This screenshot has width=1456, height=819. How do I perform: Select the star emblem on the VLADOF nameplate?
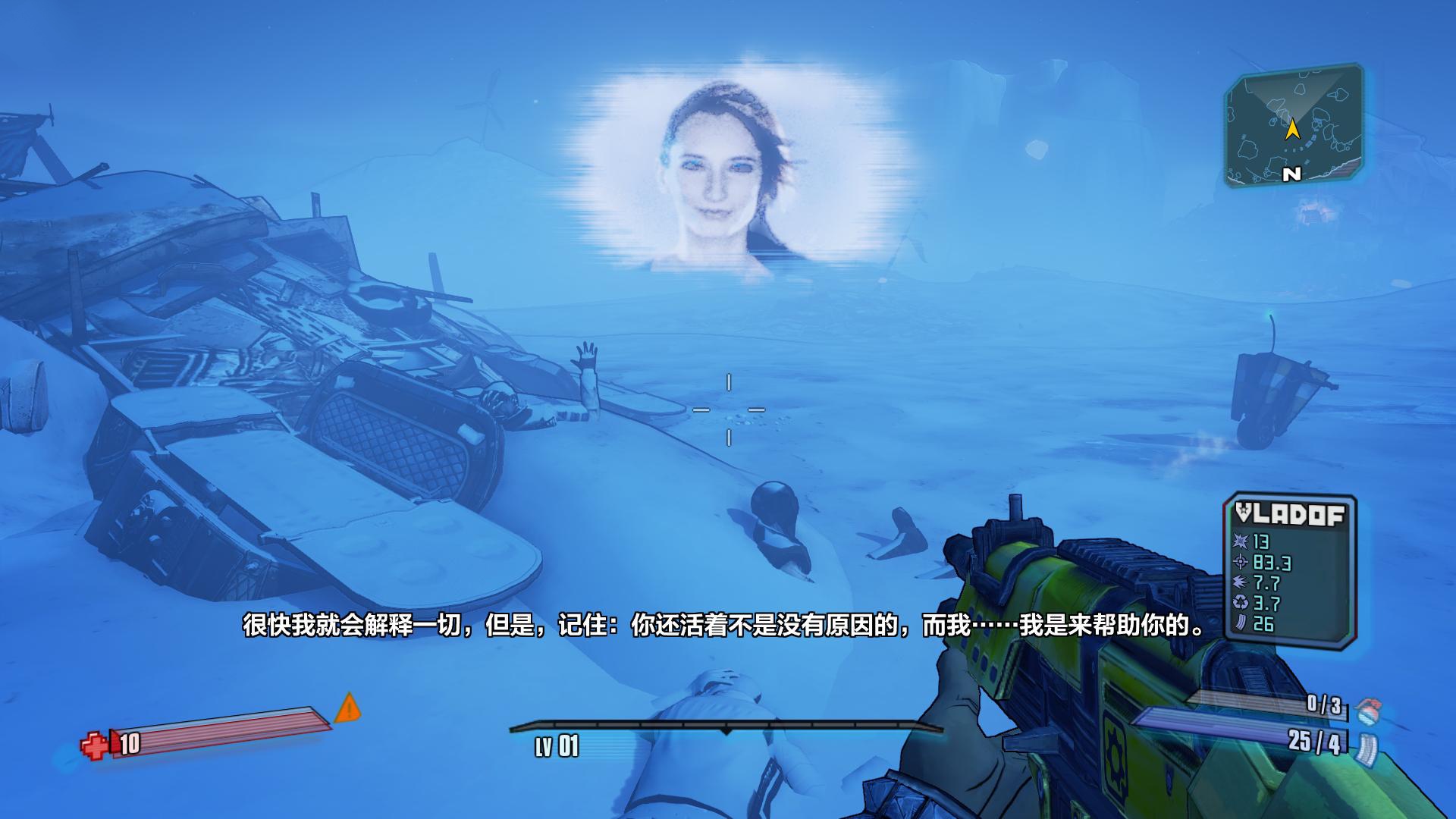point(1243,510)
